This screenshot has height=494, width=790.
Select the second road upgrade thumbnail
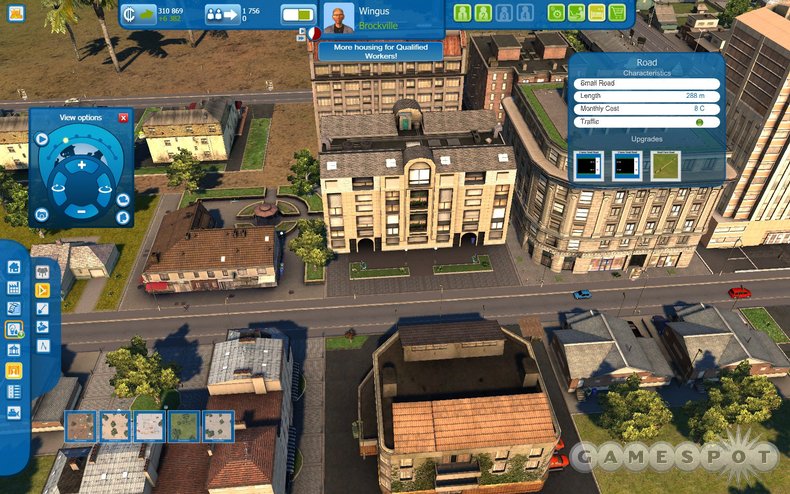click(x=627, y=165)
